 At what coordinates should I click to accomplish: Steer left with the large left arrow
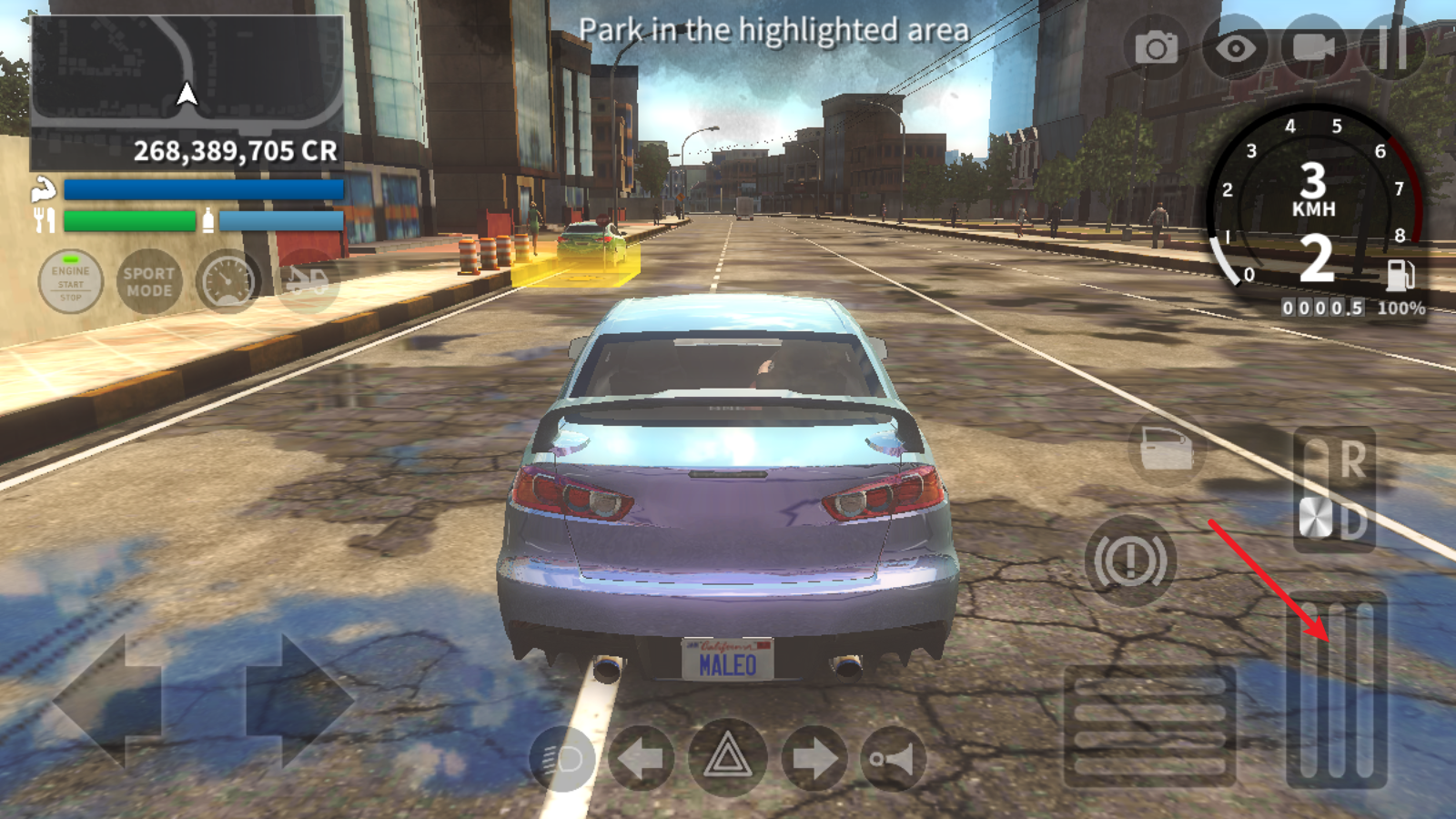[x=107, y=701]
